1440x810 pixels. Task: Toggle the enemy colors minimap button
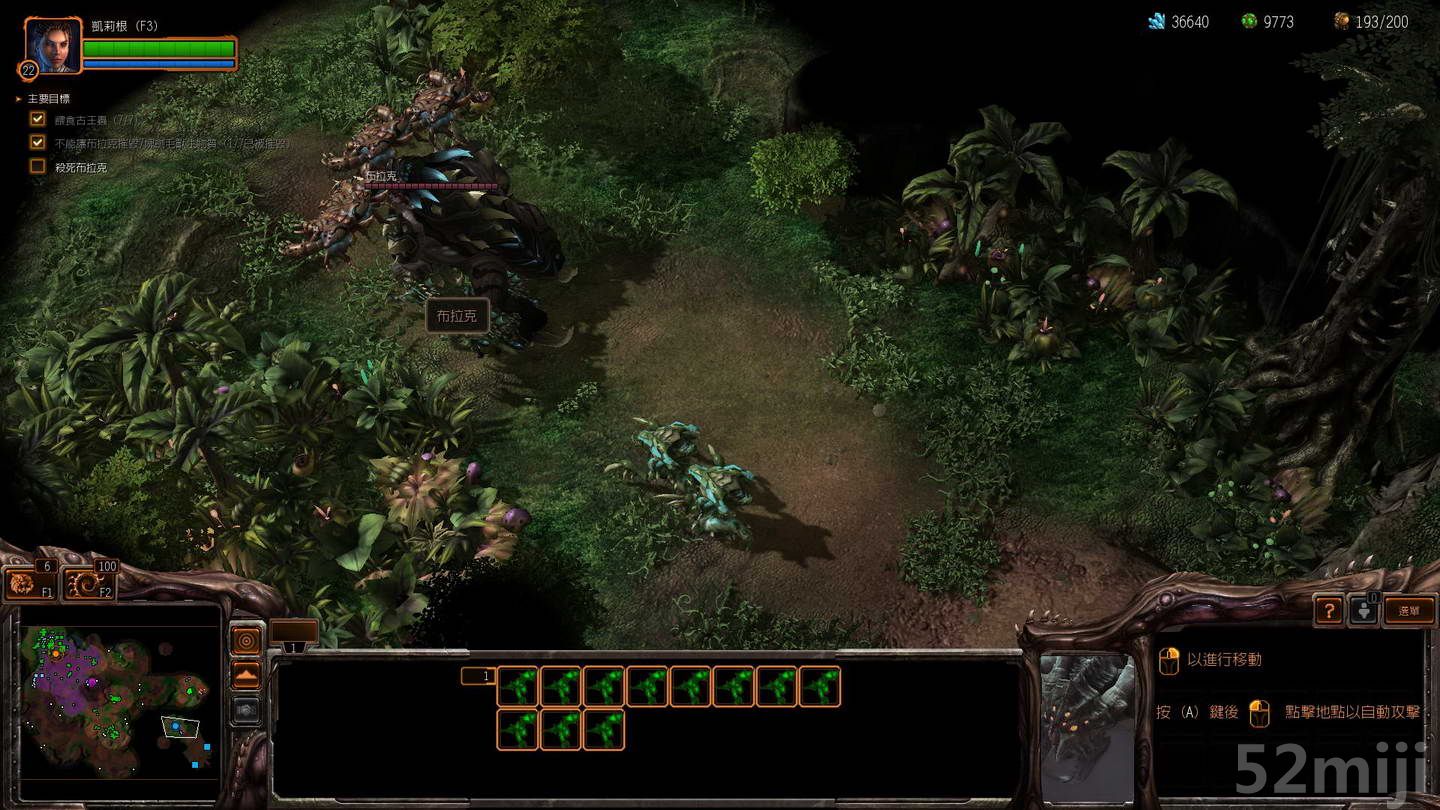click(x=245, y=712)
